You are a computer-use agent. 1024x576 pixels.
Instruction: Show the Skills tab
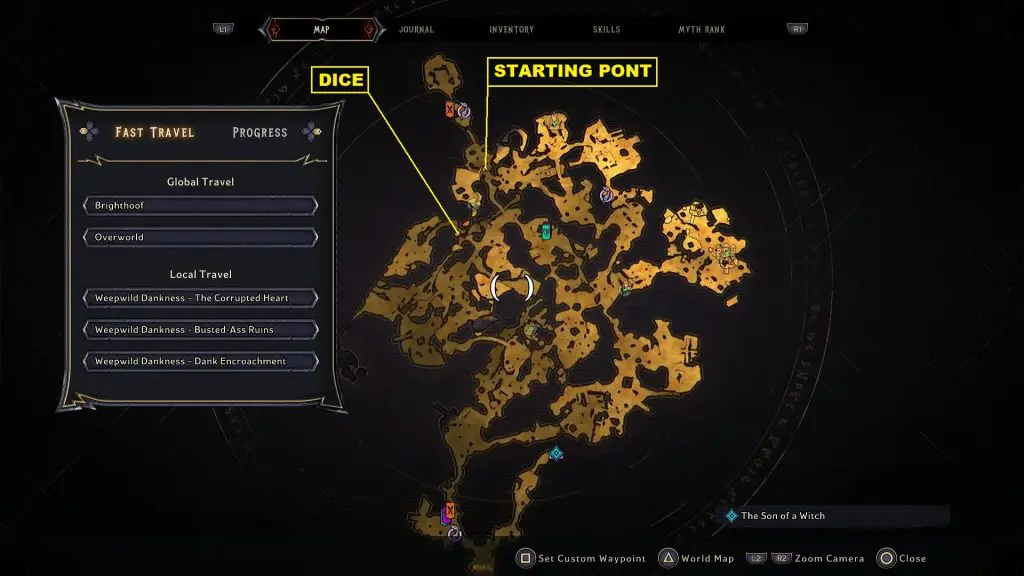coord(605,30)
